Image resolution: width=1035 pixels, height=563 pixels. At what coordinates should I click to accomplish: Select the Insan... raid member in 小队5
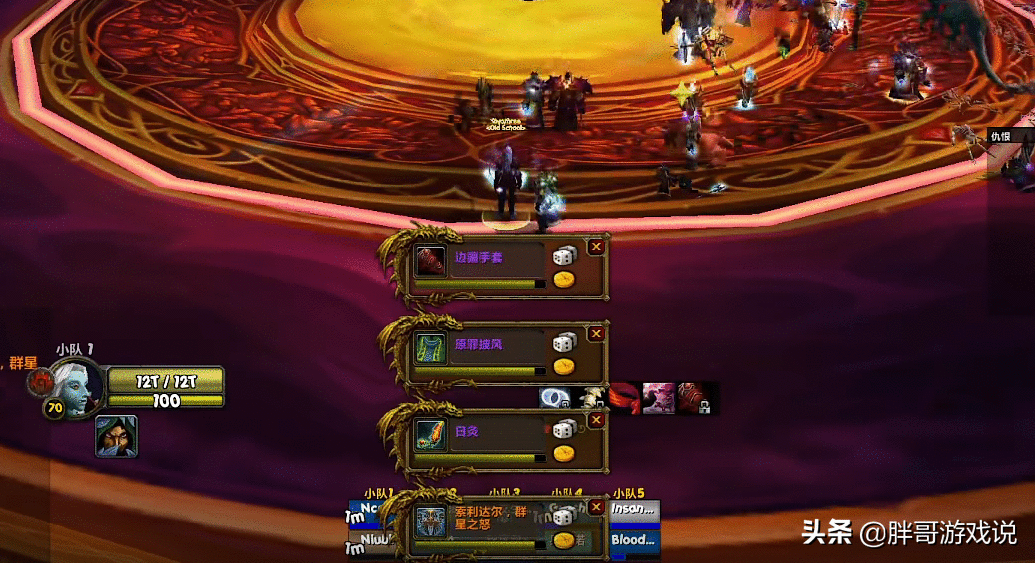pyautogui.click(x=634, y=509)
